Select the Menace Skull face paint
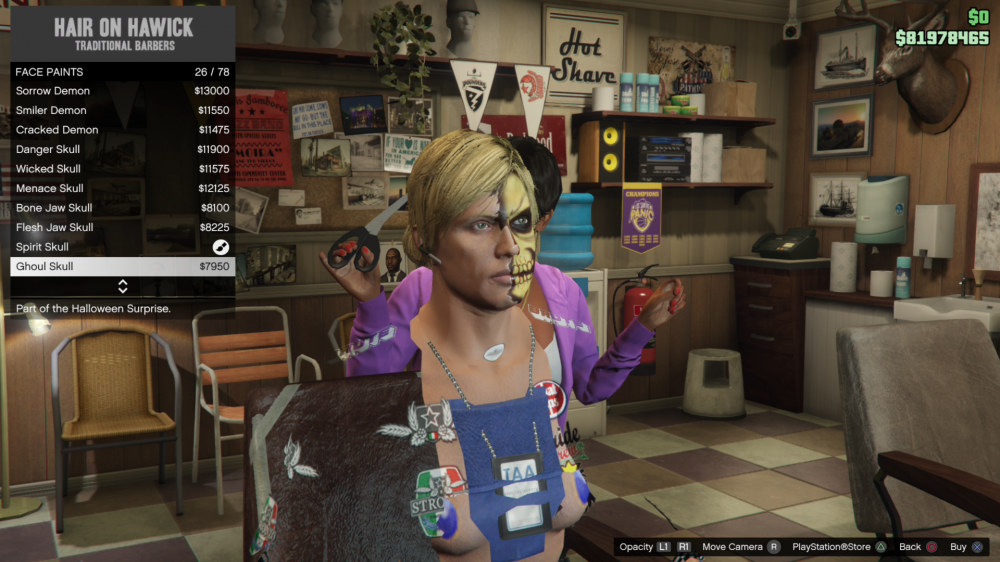This screenshot has width=1000, height=562. [122, 188]
